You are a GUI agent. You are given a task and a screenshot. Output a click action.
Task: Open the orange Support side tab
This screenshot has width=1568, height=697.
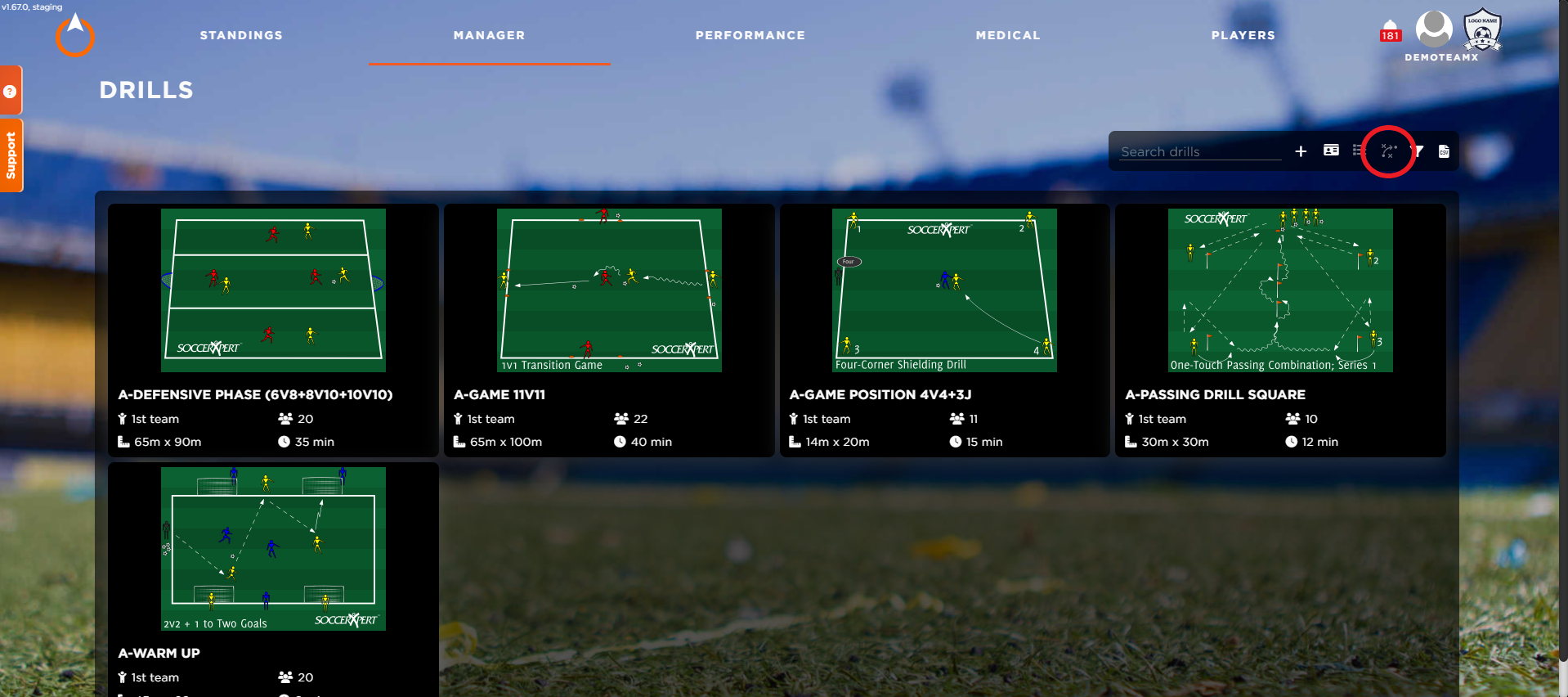11,155
